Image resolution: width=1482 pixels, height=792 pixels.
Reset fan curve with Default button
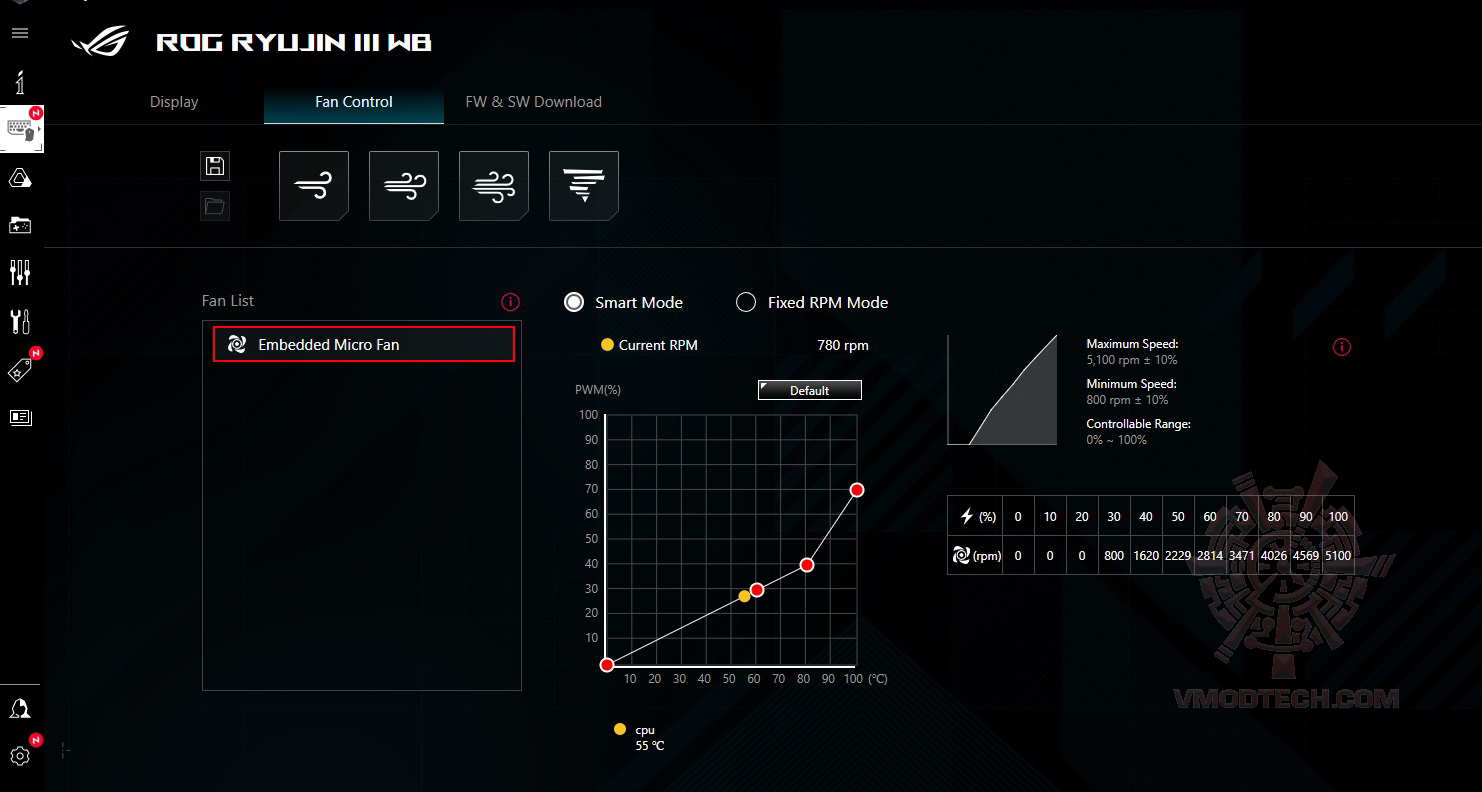coord(809,390)
